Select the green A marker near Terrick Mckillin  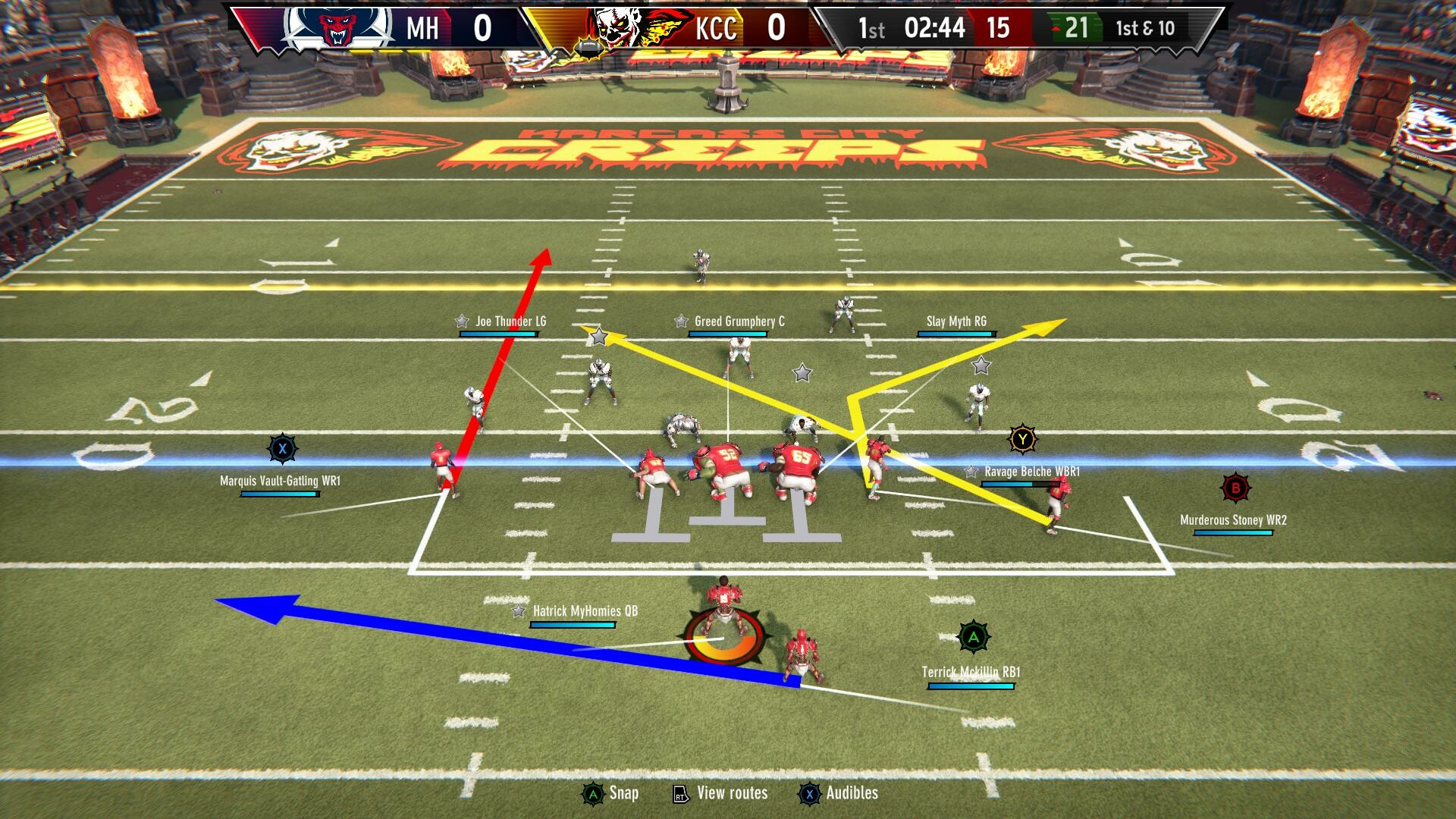pos(973,638)
